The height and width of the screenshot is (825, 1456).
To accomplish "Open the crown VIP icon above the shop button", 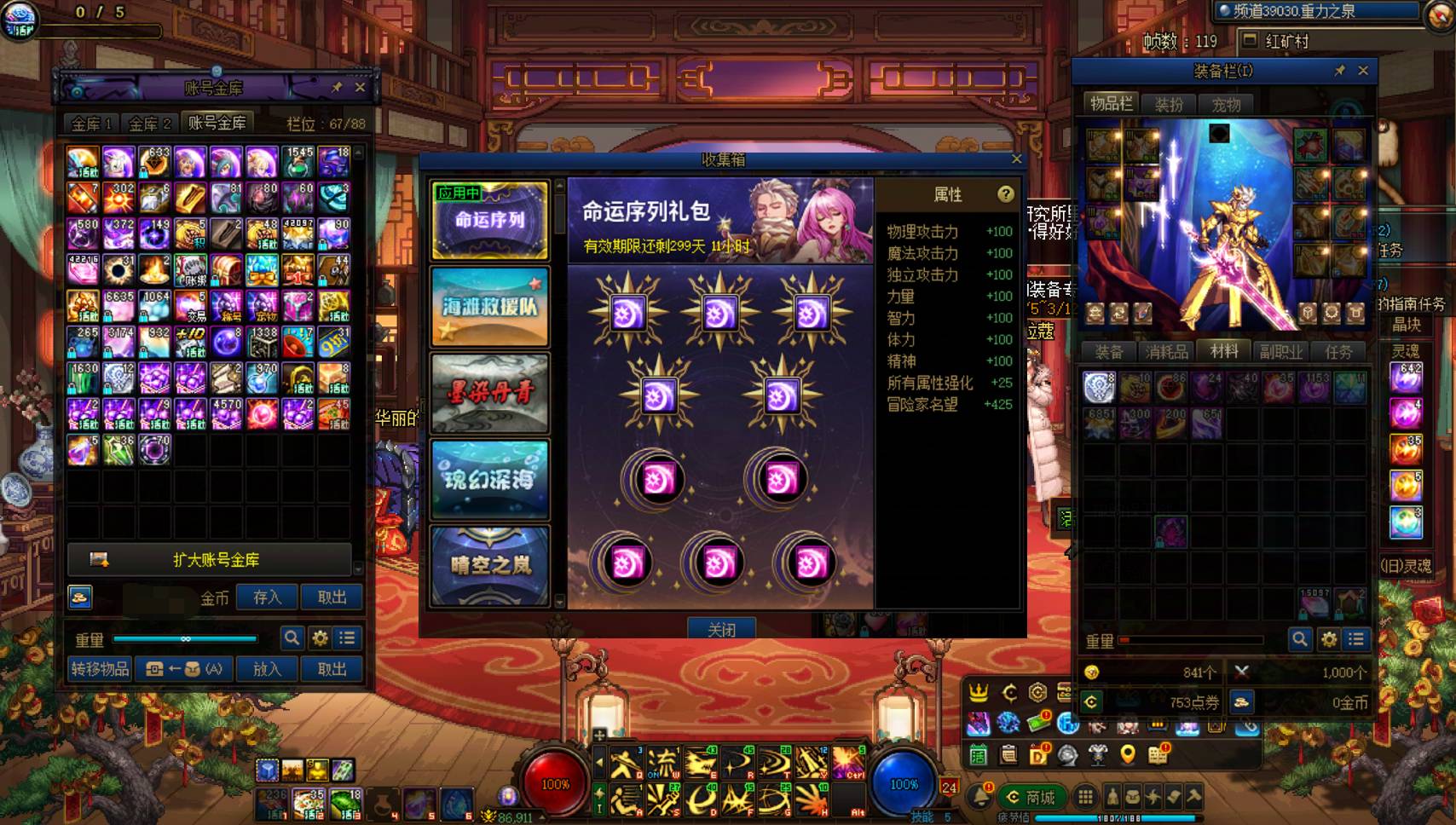I will [x=979, y=693].
